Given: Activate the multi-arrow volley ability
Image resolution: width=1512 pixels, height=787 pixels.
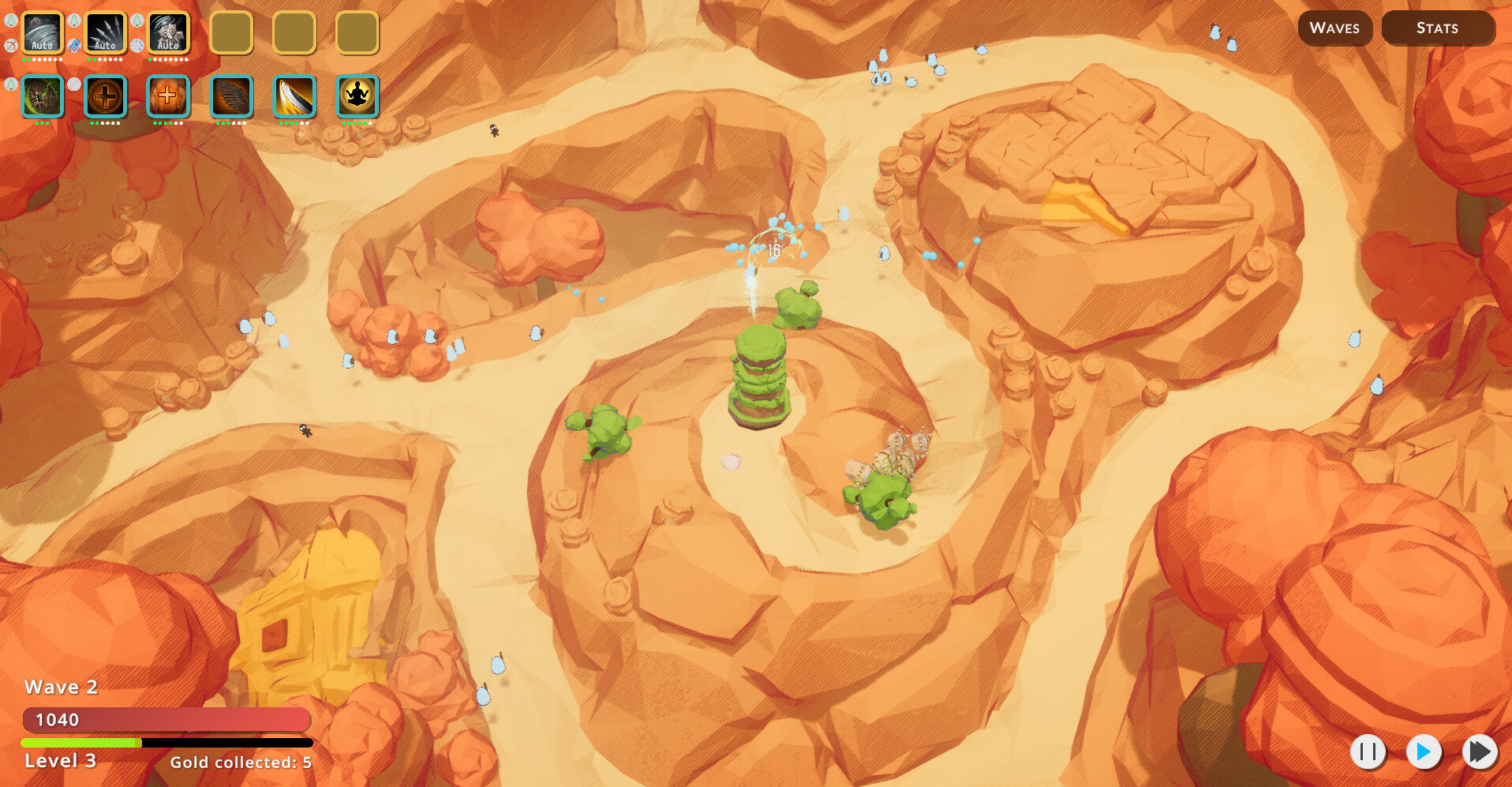Looking at the screenshot, I should pos(105,33).
